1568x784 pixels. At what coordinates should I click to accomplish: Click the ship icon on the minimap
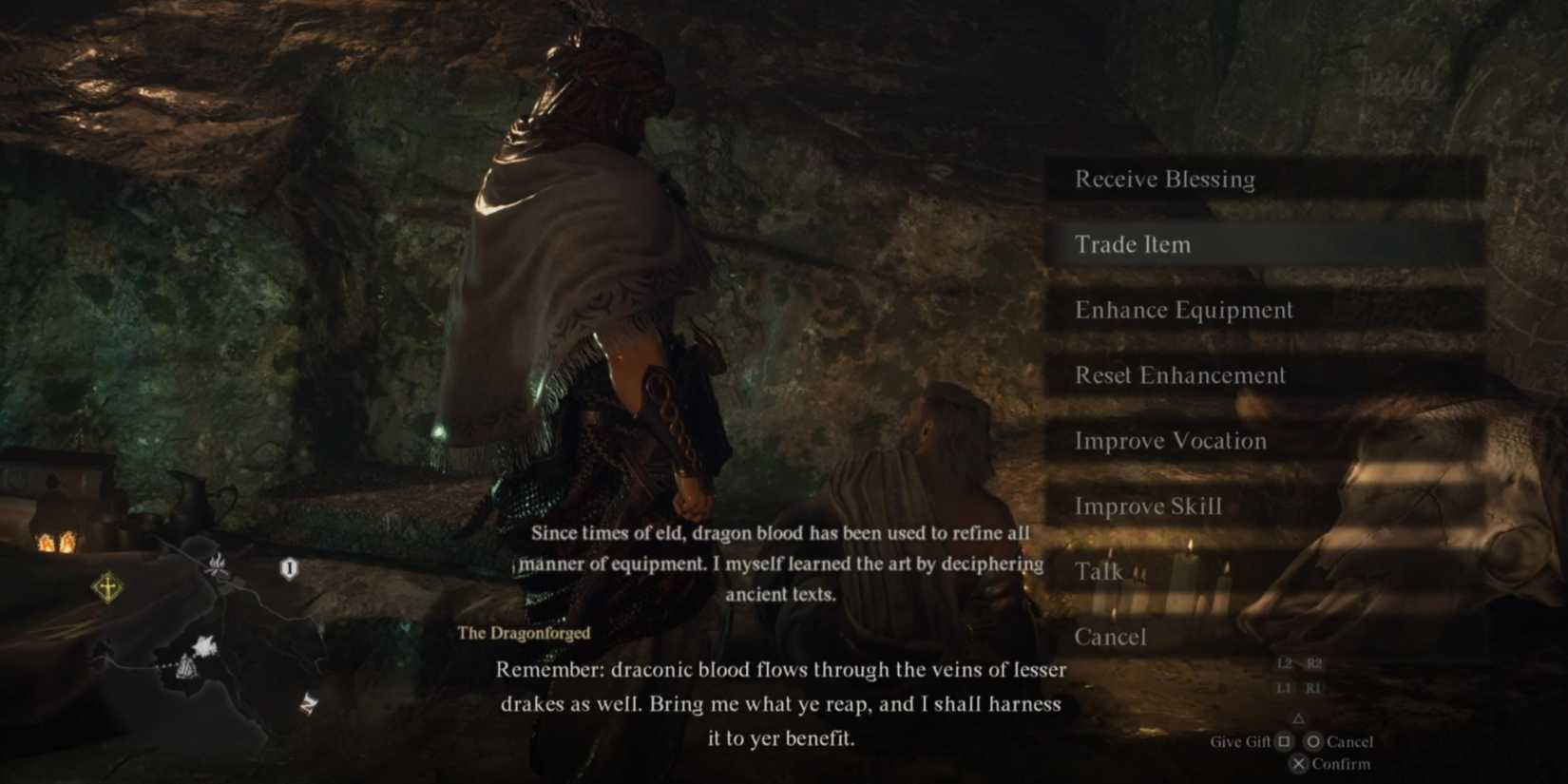[x=187, y=667]
